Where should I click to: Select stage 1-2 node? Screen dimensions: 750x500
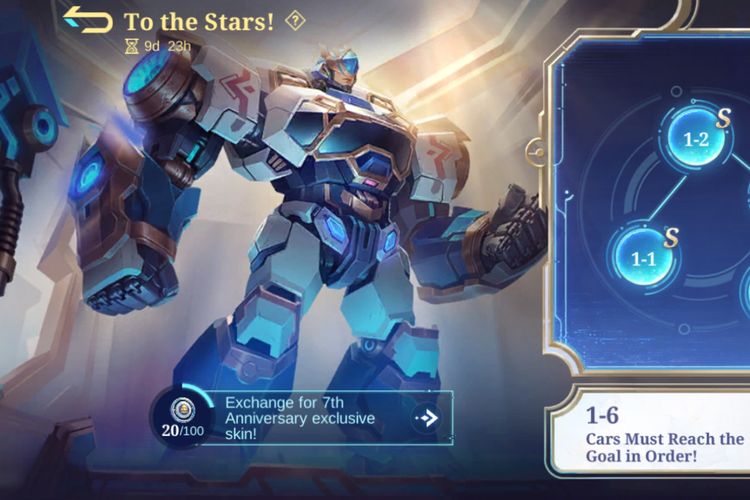[x=695, y=139]
